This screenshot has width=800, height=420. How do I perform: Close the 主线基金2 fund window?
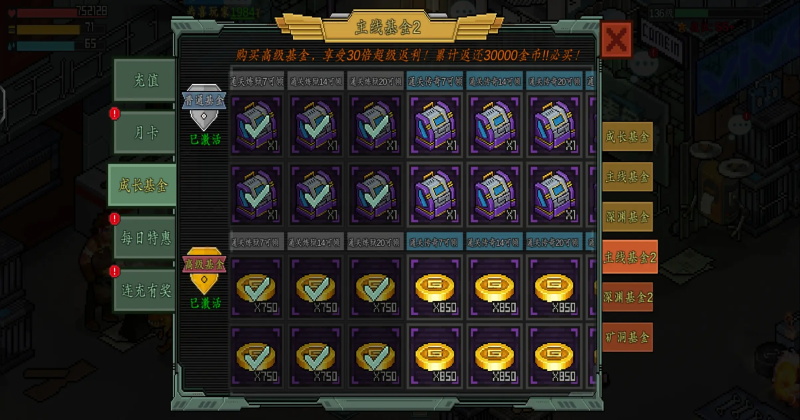tap(617, 41)
